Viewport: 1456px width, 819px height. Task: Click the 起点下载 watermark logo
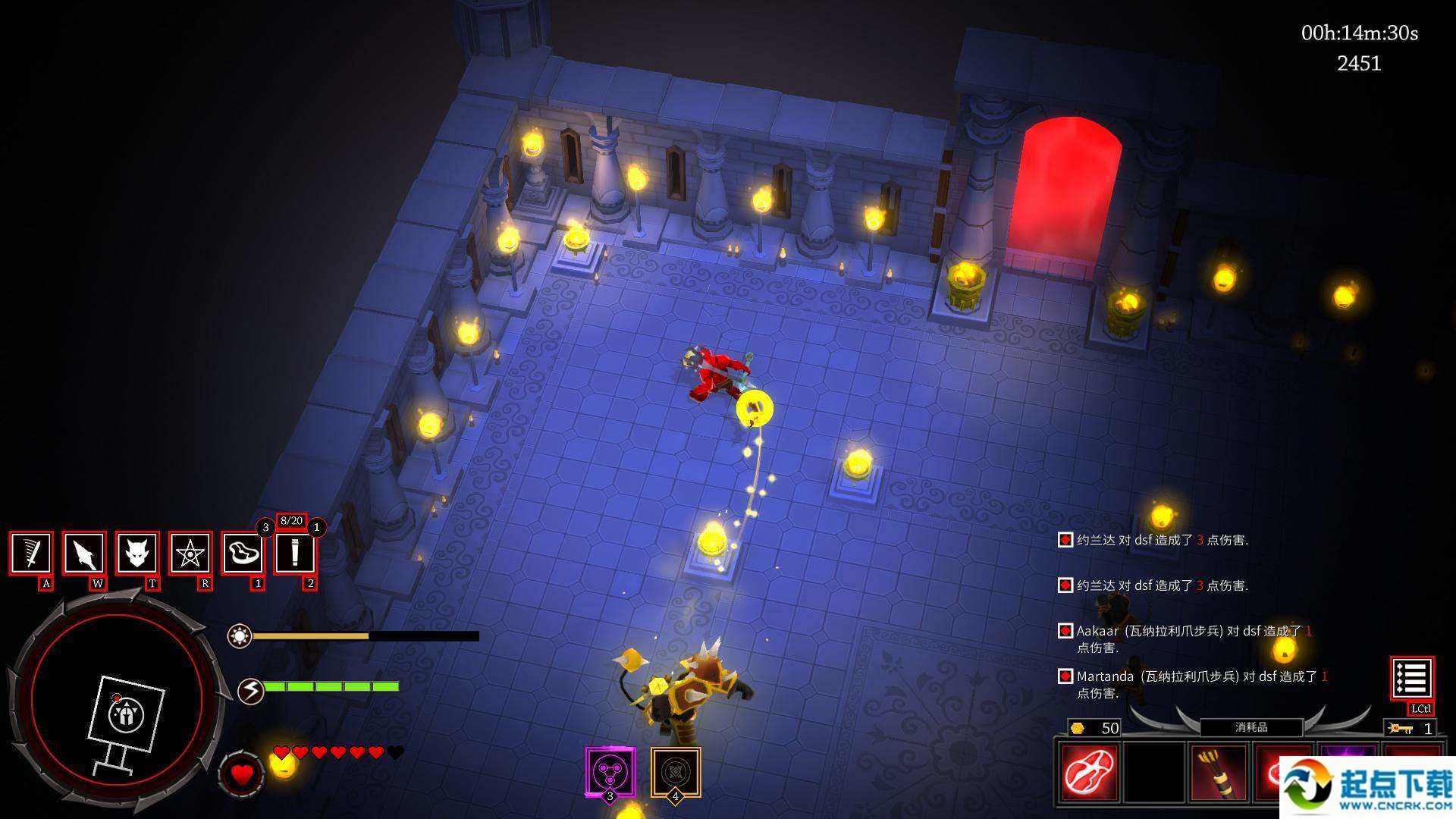1367,787
